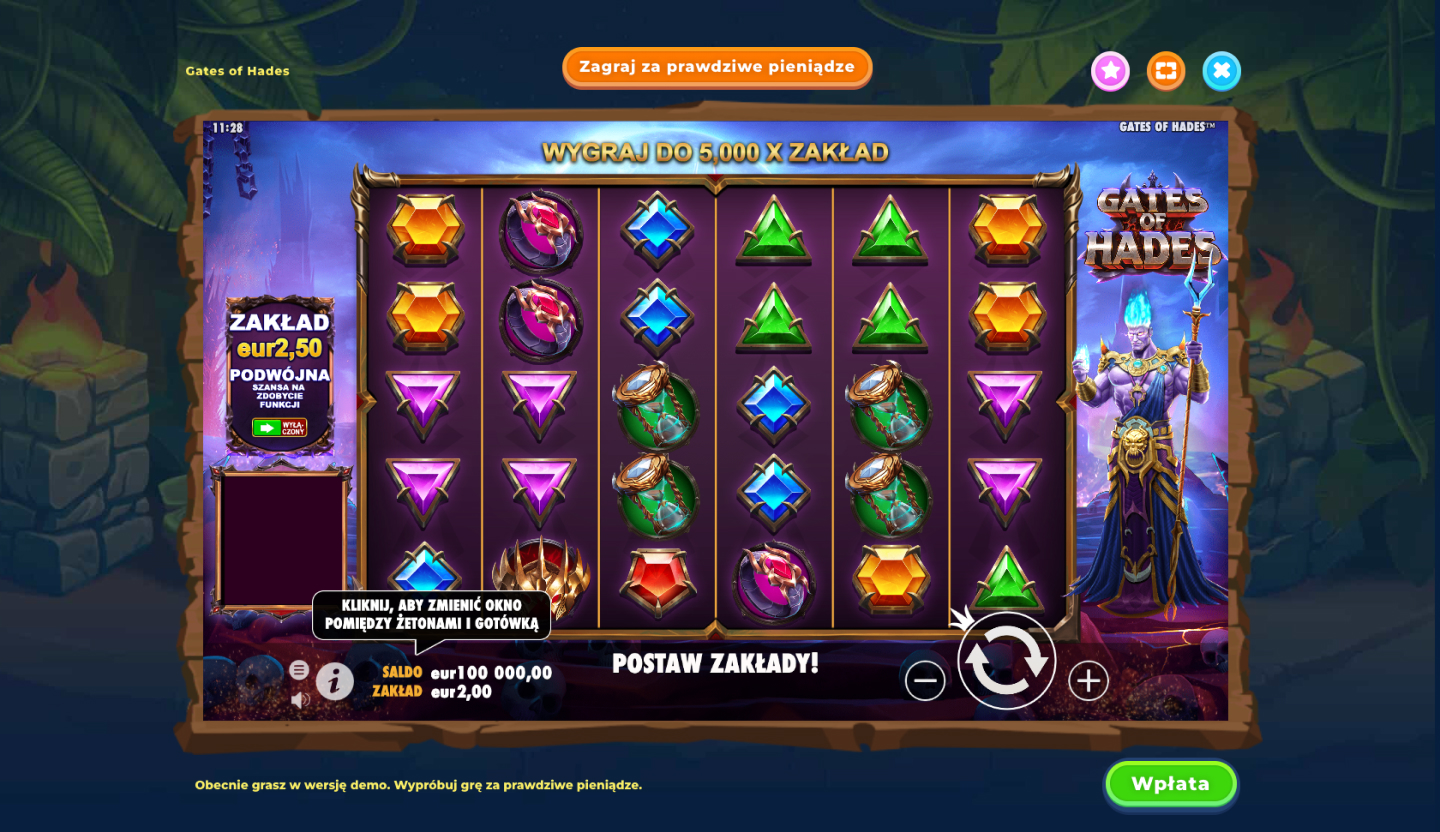Decrease the bet with the minus icon
This screenshot has width=1440, height=832.
[x=925, y=680]
